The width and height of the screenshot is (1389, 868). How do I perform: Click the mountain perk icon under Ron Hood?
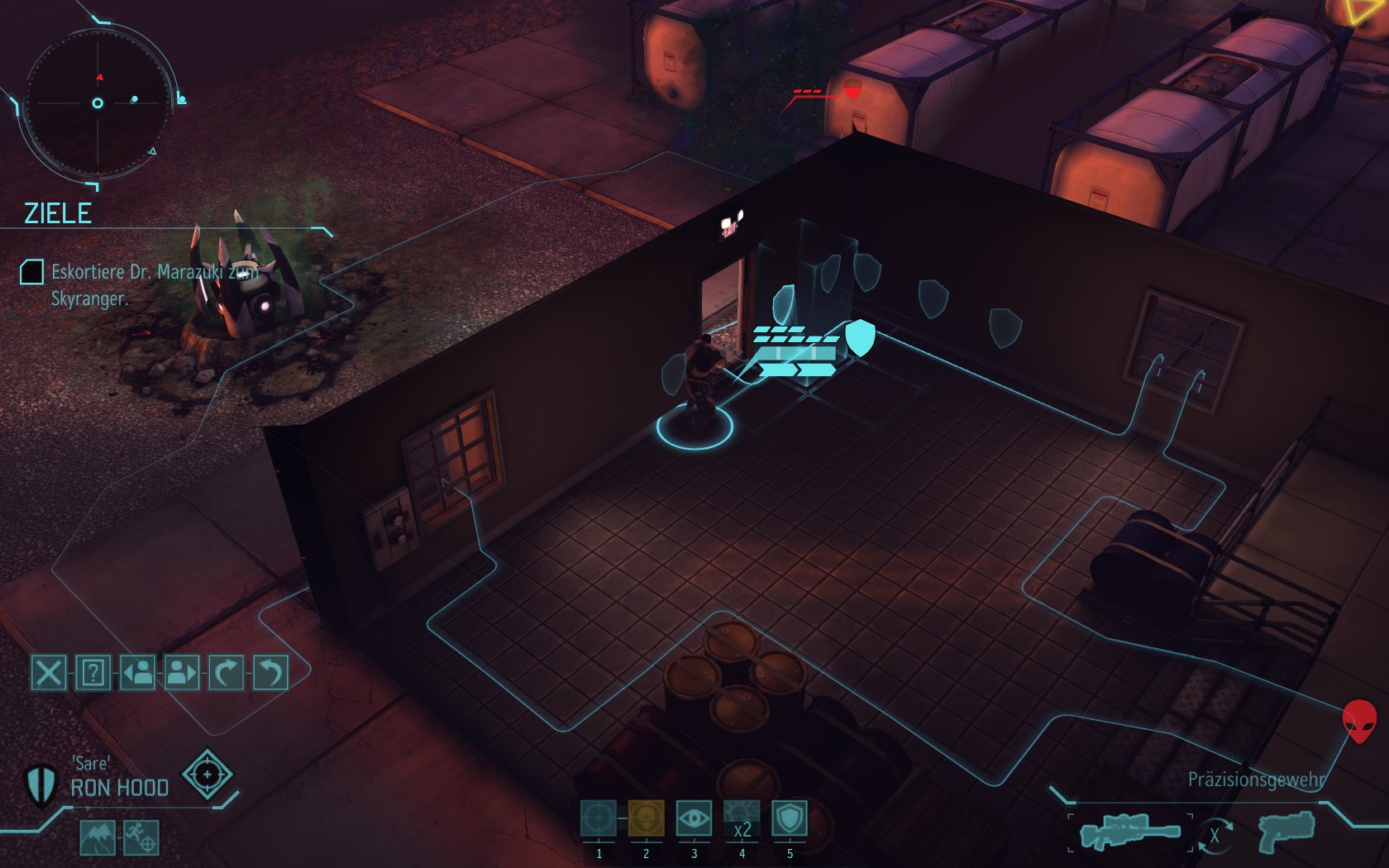[98, 837]
